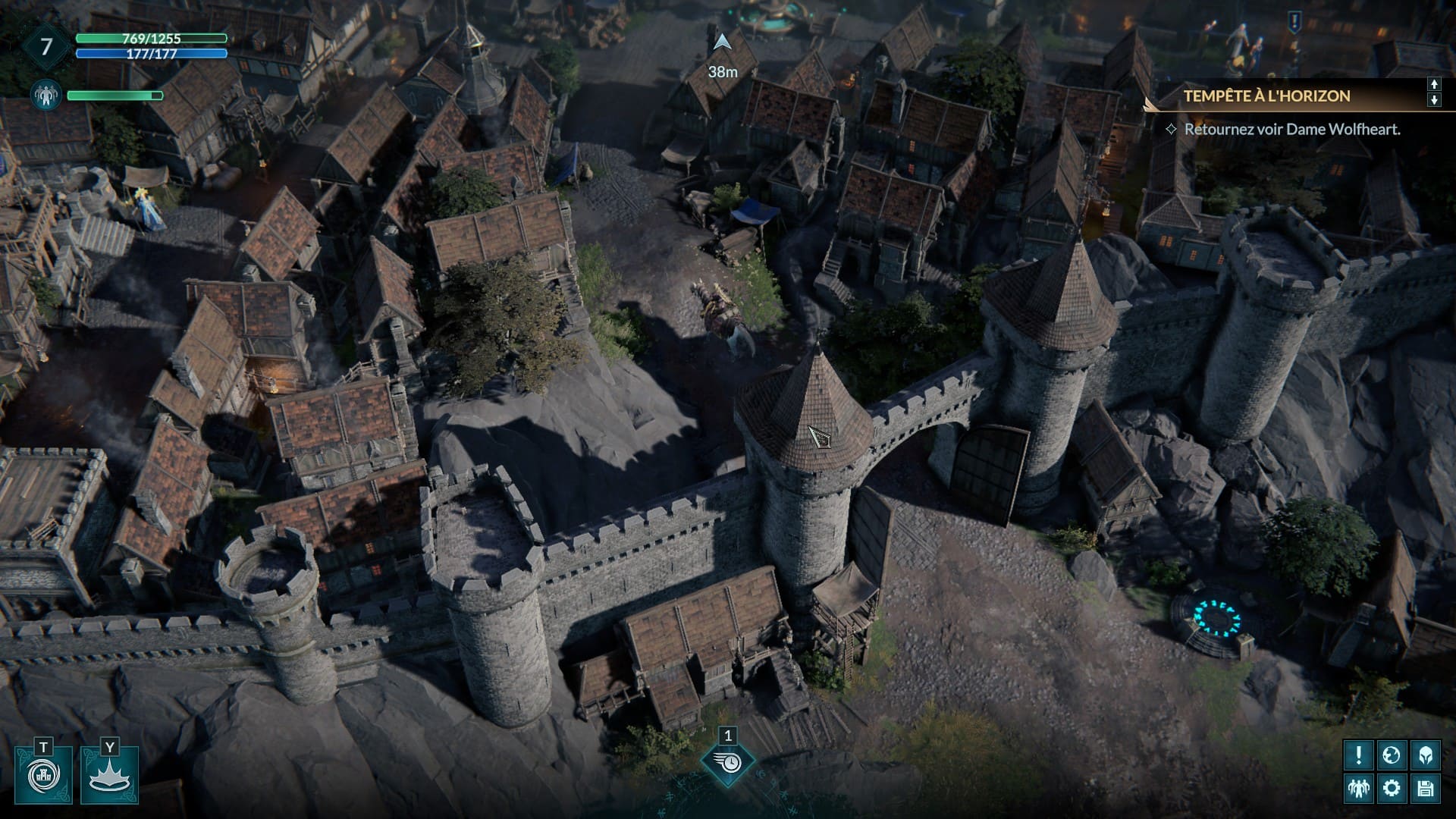Select the Tempête à l'horizon quest tracker

(x=1266, y=96)
